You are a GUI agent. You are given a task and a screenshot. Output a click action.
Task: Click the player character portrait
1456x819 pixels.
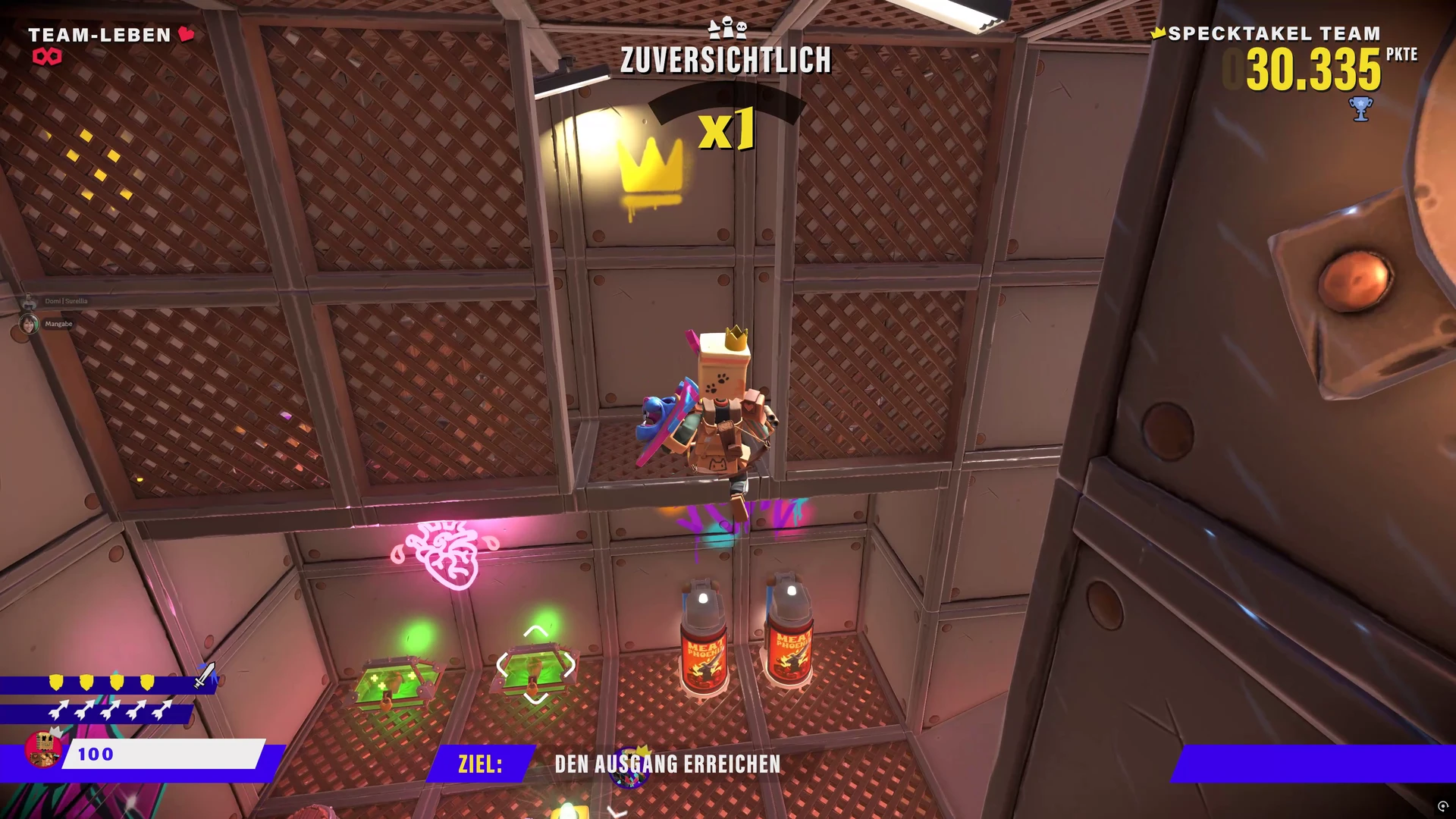(43, 748)
